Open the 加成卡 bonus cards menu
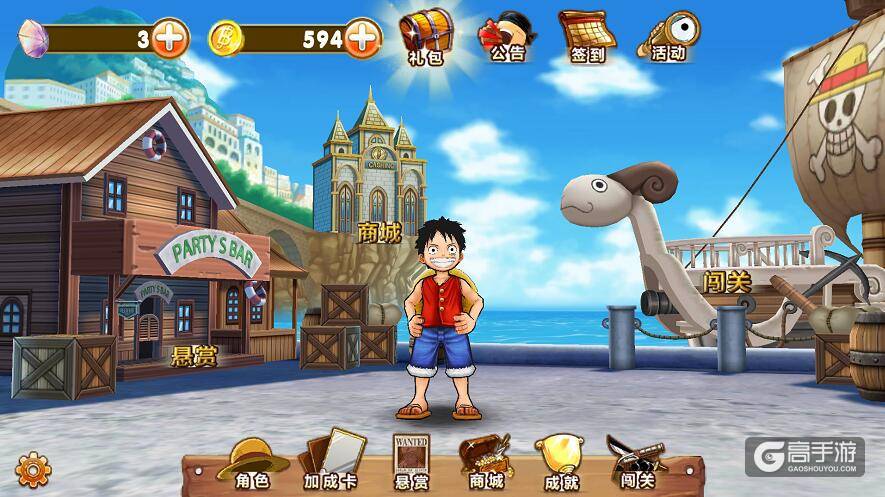 pyautogui.click(x=331, y=462)
